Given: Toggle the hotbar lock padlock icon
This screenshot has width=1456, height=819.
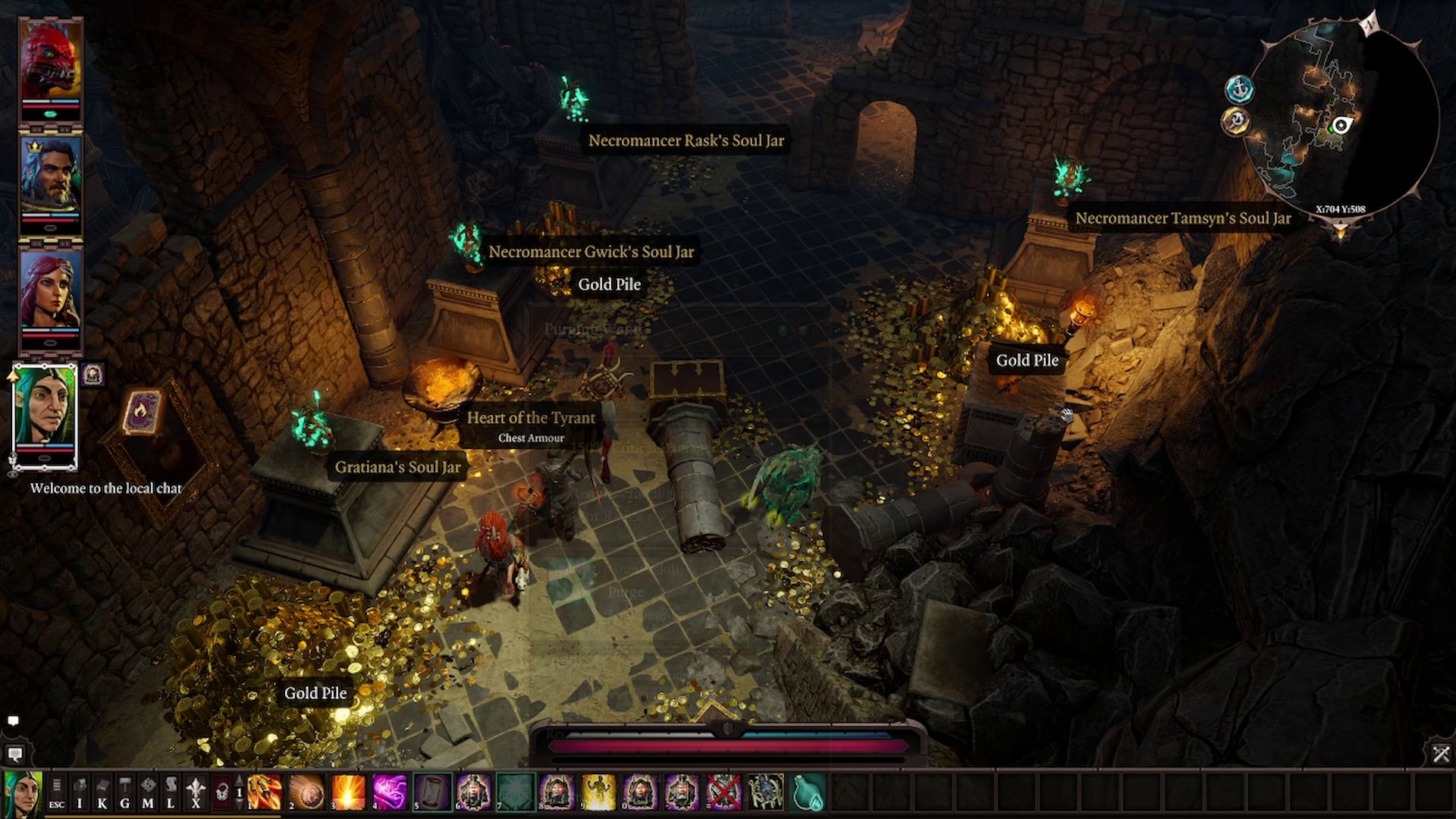Looking at the screenshot, I should (x=221, y=793).
